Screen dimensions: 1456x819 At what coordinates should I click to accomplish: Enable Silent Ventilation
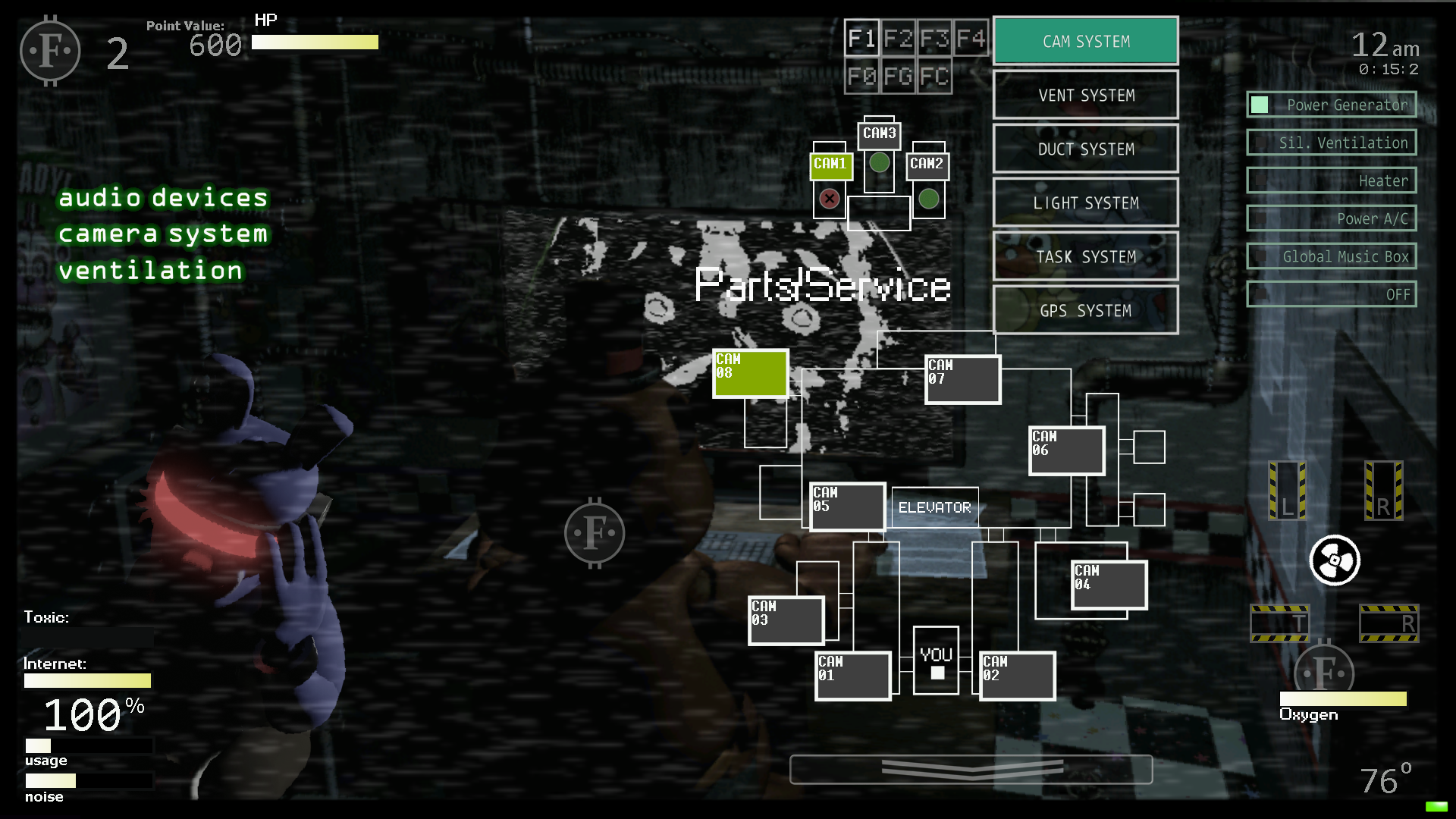[1332, 143]
